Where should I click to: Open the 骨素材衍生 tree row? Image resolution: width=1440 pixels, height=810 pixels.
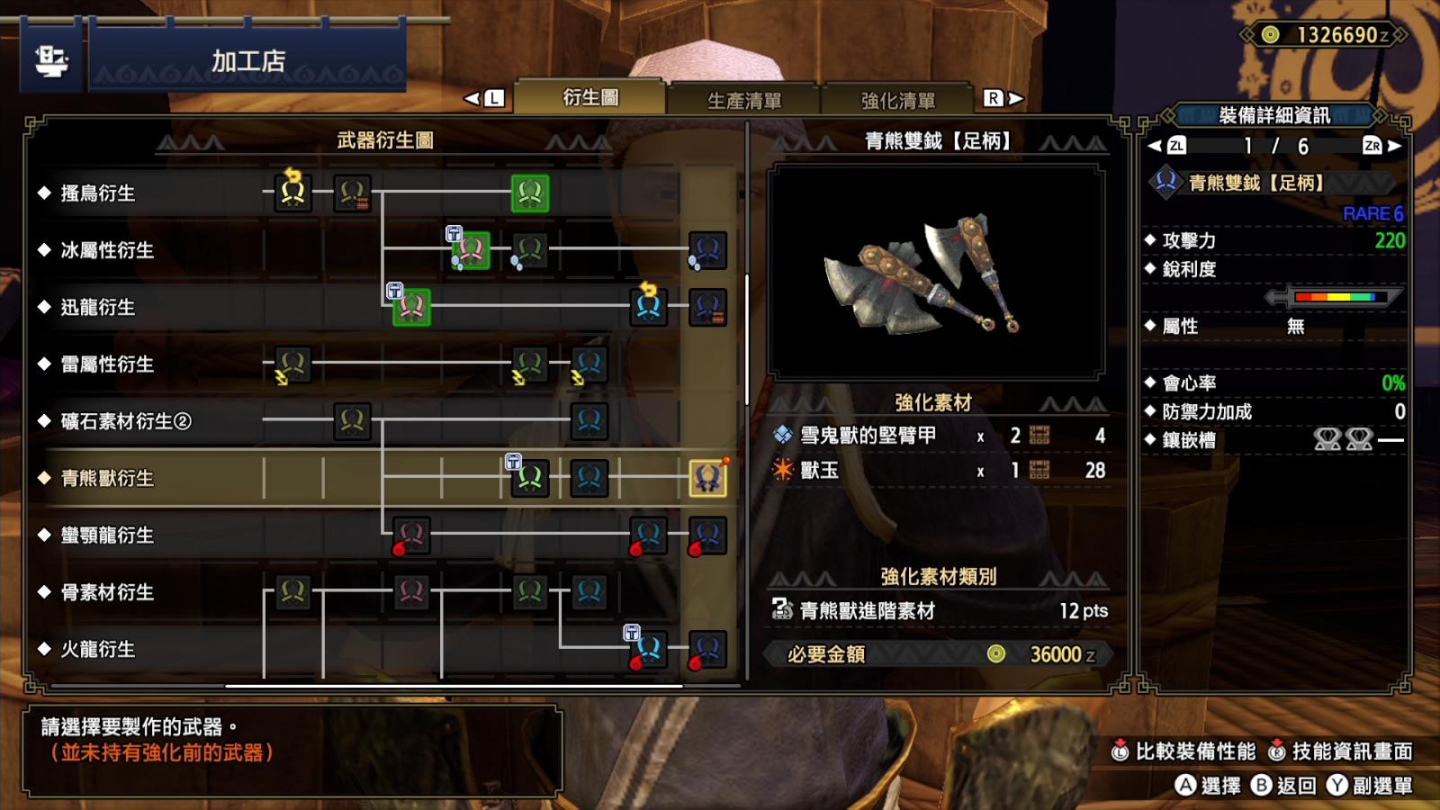[107, 593]
